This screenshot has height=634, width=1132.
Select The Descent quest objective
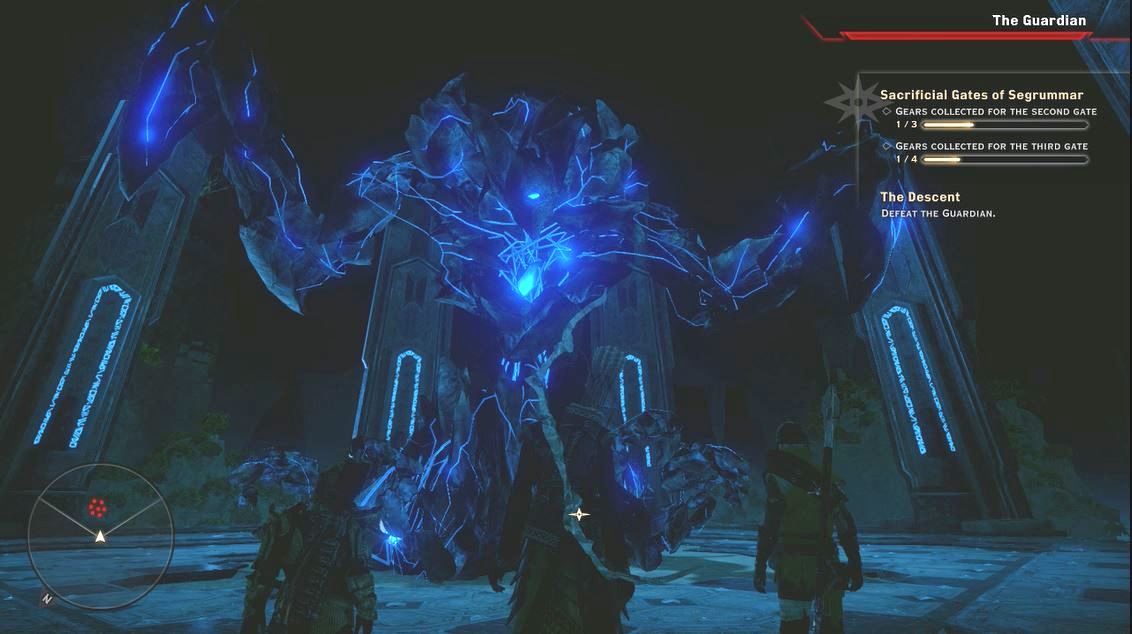(x=920, y=197)
